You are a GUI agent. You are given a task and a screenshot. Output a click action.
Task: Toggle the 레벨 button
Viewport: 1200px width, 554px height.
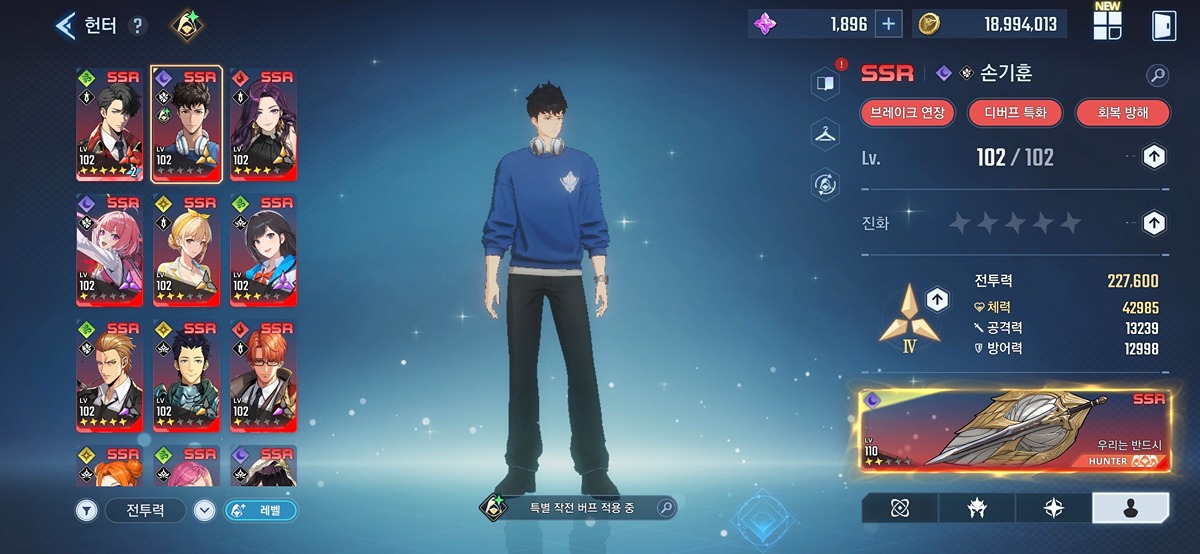click(x=261, y=510)
